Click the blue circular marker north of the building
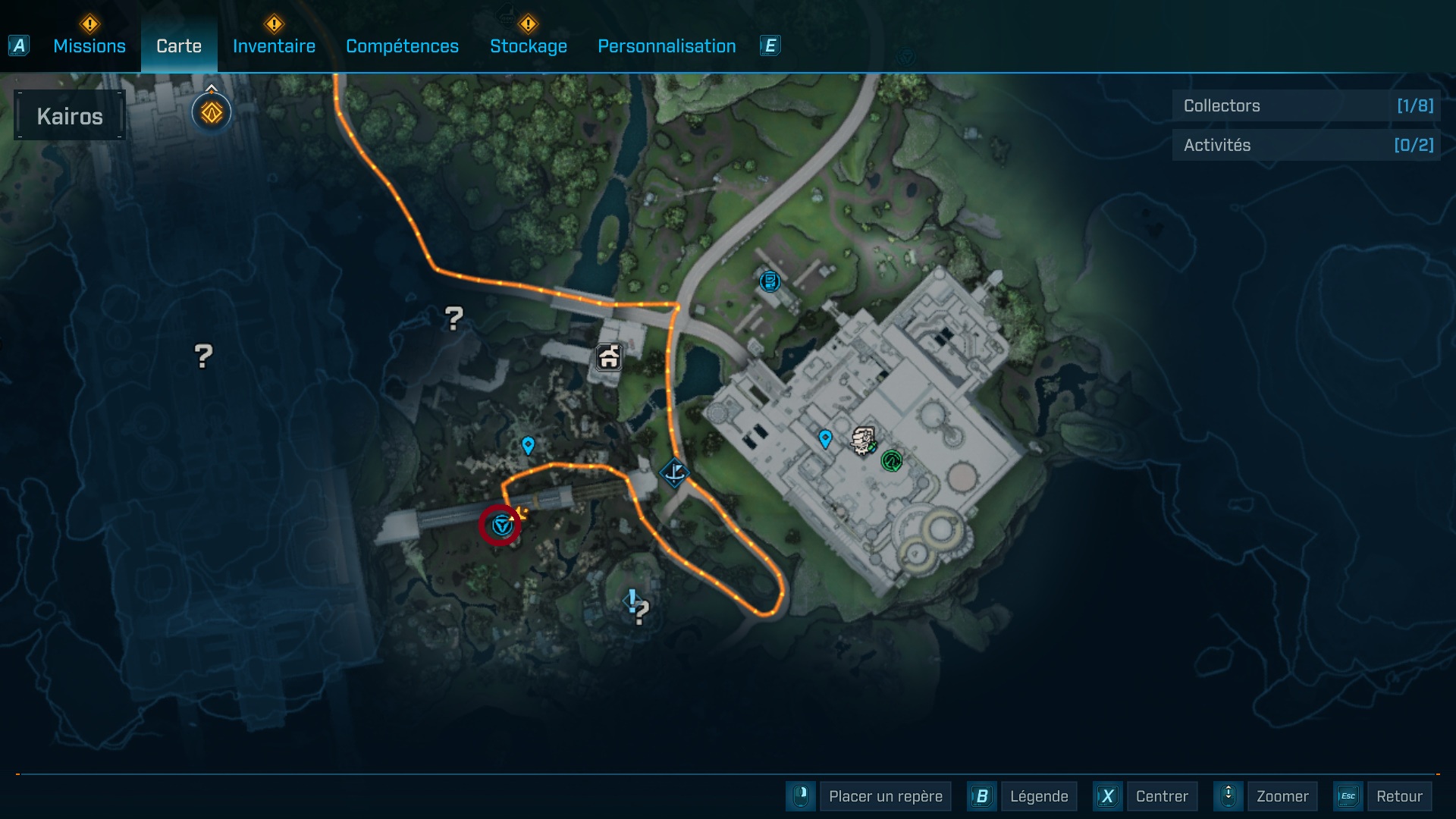This screenshot has height=819, width=1456. pyautogui.click(x=770, y=281)
